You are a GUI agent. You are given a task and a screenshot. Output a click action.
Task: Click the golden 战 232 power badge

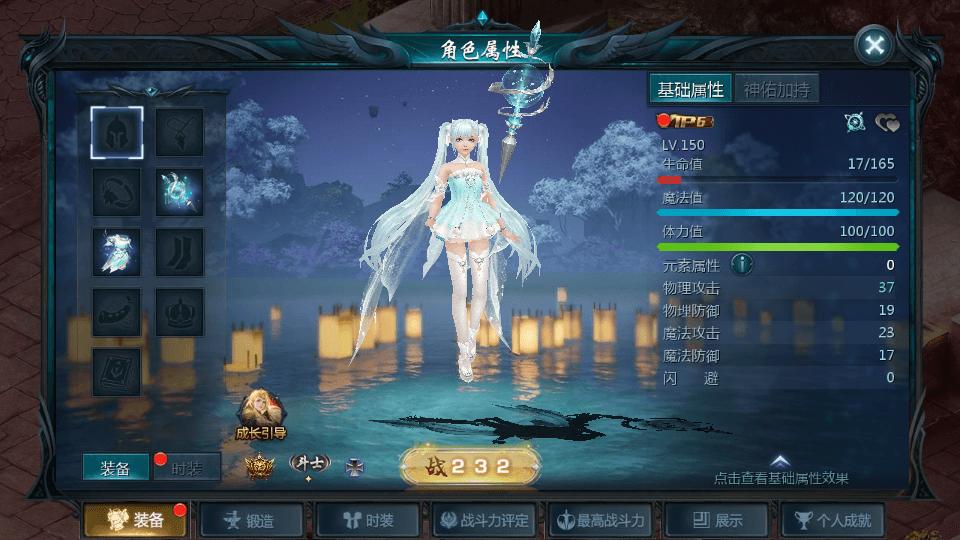[470, 466]
